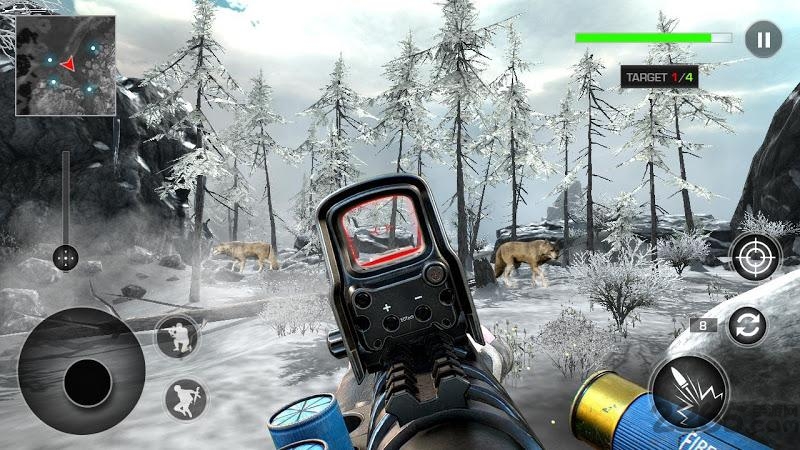The image size is (800, 450).
Task: Select the Target 1/4 objective tracker
Action: [x=659, y=76]
